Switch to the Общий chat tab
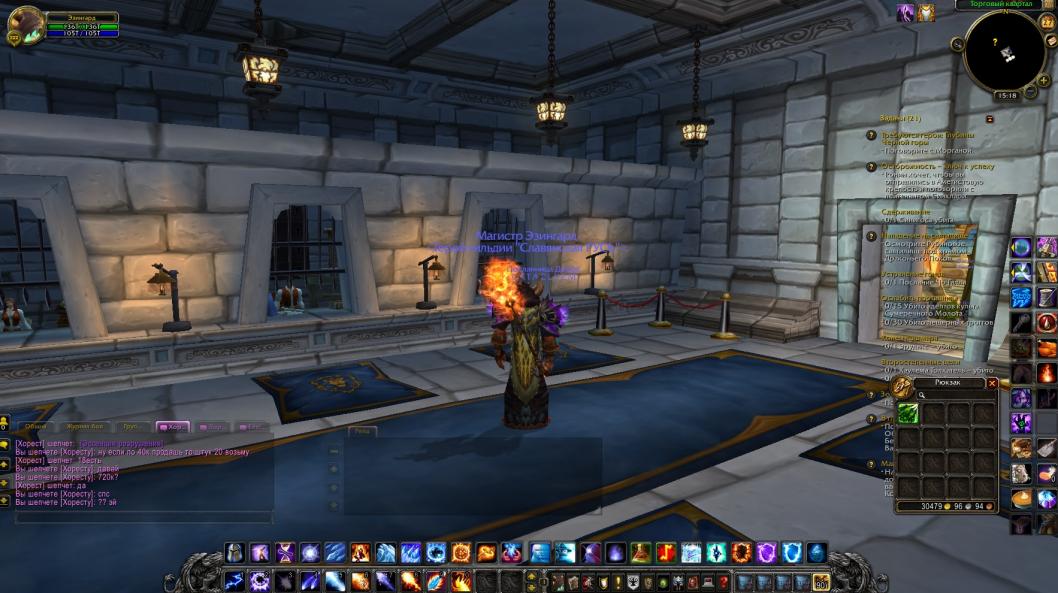 point(35,427)
